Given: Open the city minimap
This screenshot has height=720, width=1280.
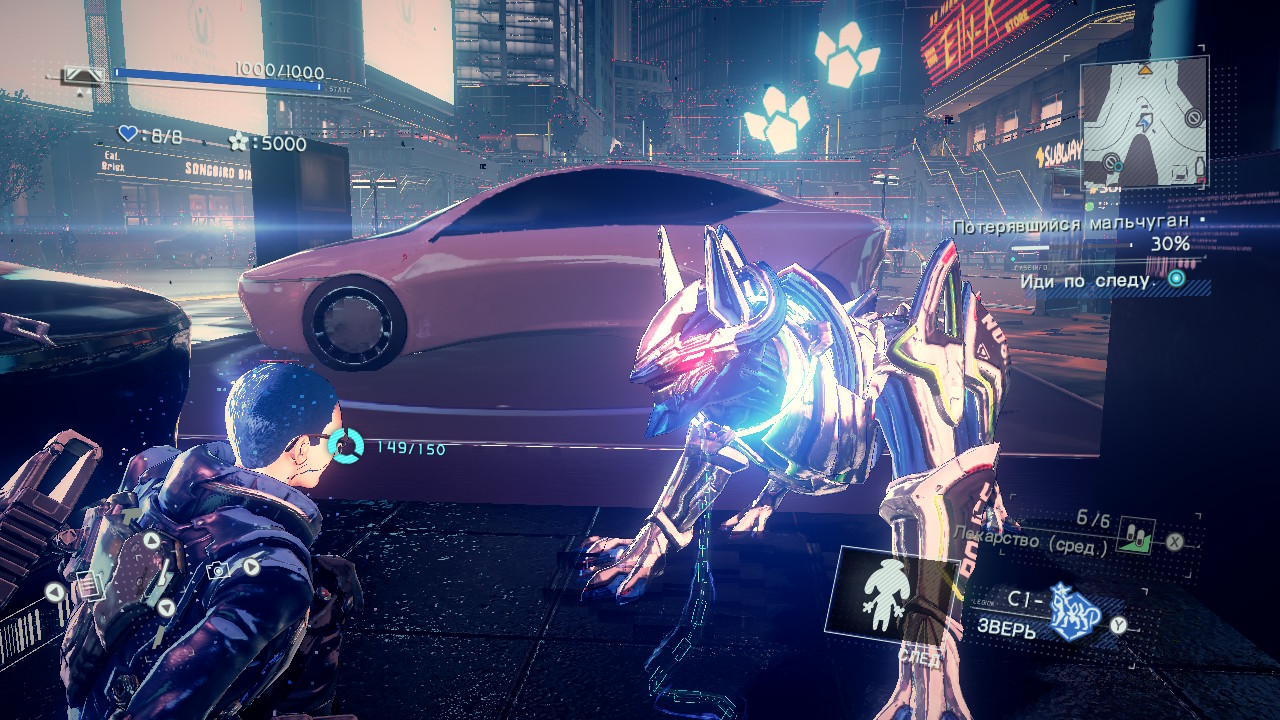Looking at the screenshot, I should click(x=1144, y=121).
